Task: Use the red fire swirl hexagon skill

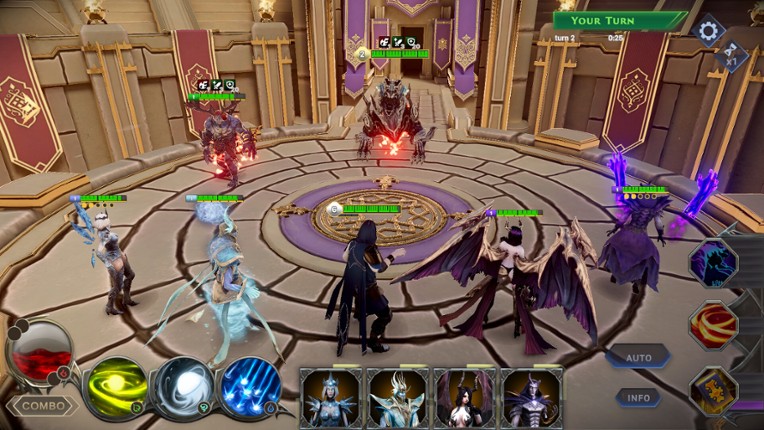Action: (x=714, y=325)
